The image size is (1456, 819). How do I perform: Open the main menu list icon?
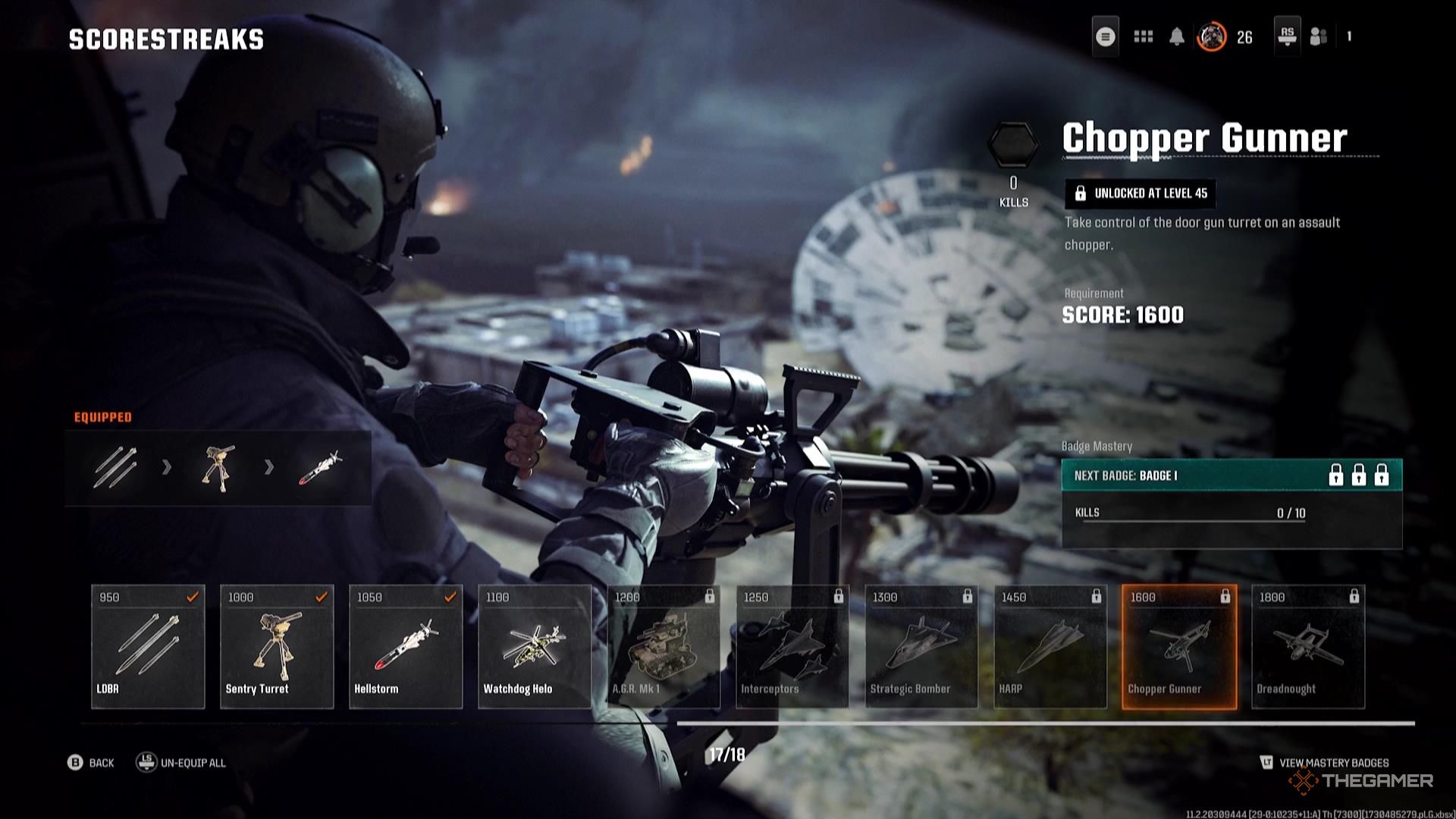point(1106,36)
